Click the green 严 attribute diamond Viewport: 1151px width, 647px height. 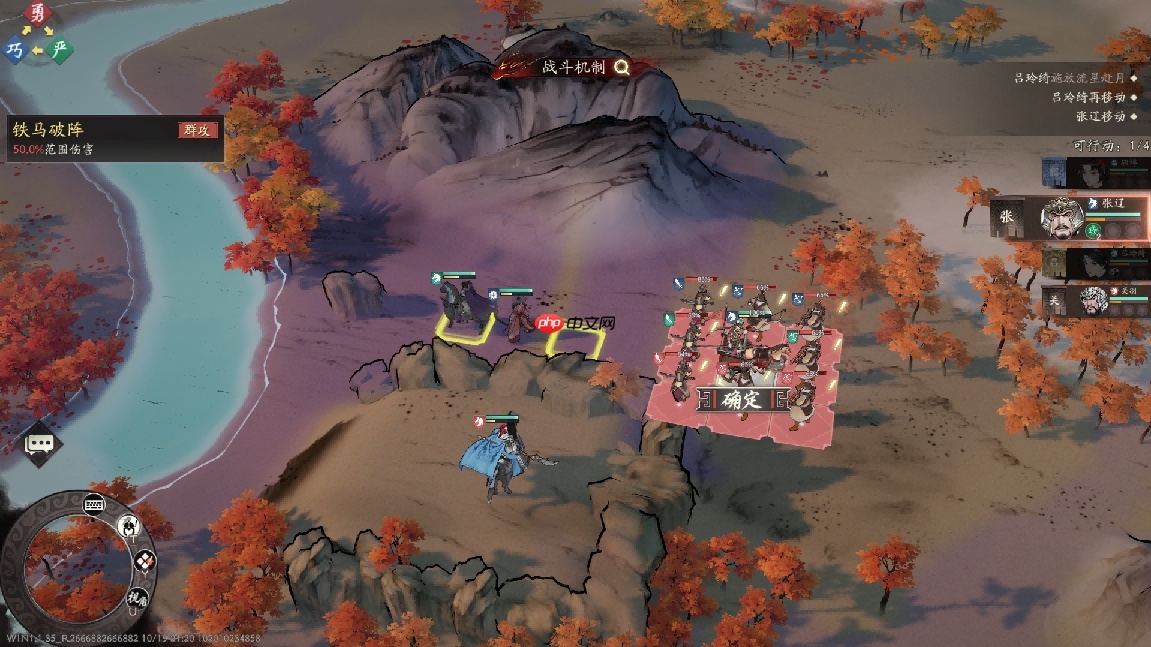61,49
